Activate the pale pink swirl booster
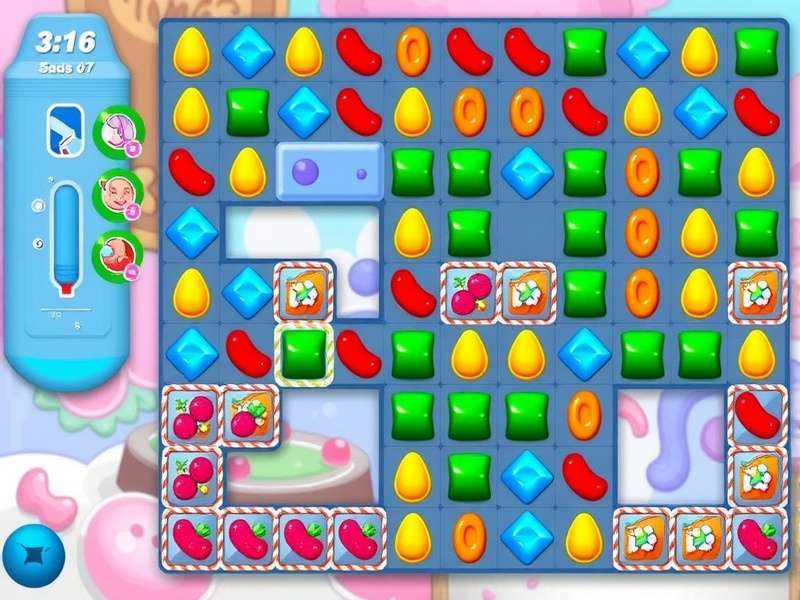The height and width of the screenshot is (600, 800). [x=119, y=133]
